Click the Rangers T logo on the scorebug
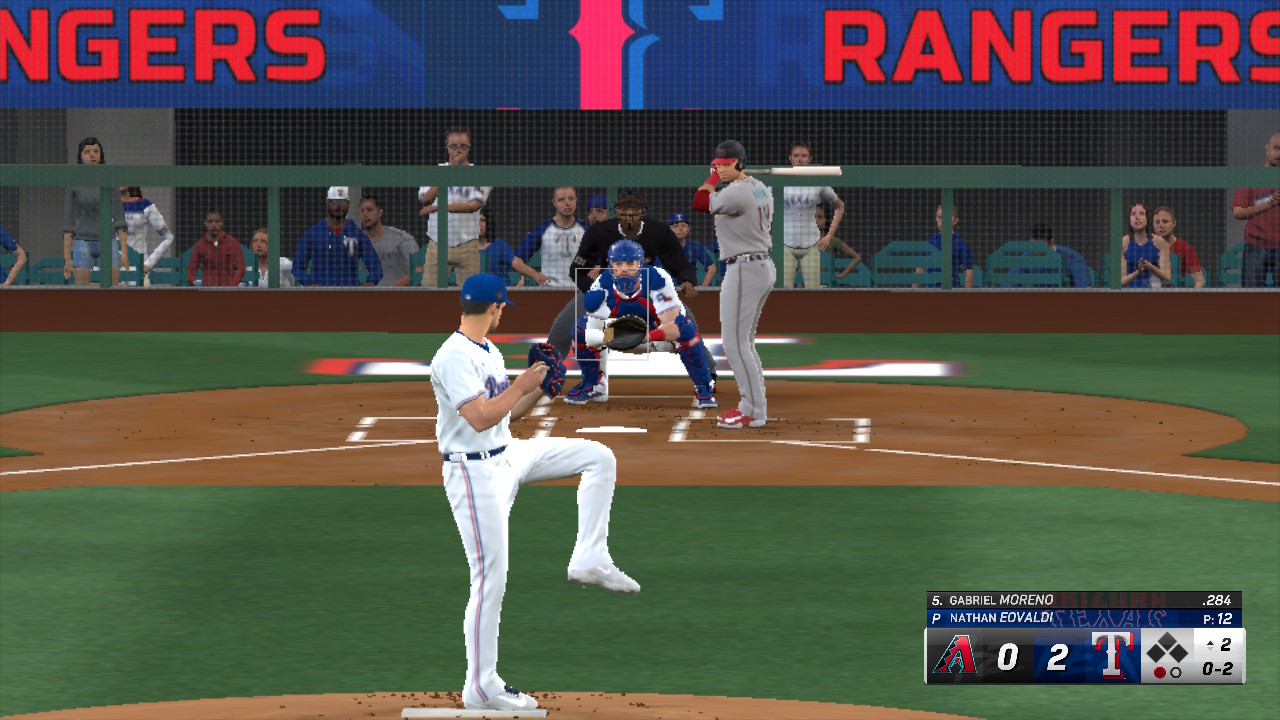 [1111, 656]
